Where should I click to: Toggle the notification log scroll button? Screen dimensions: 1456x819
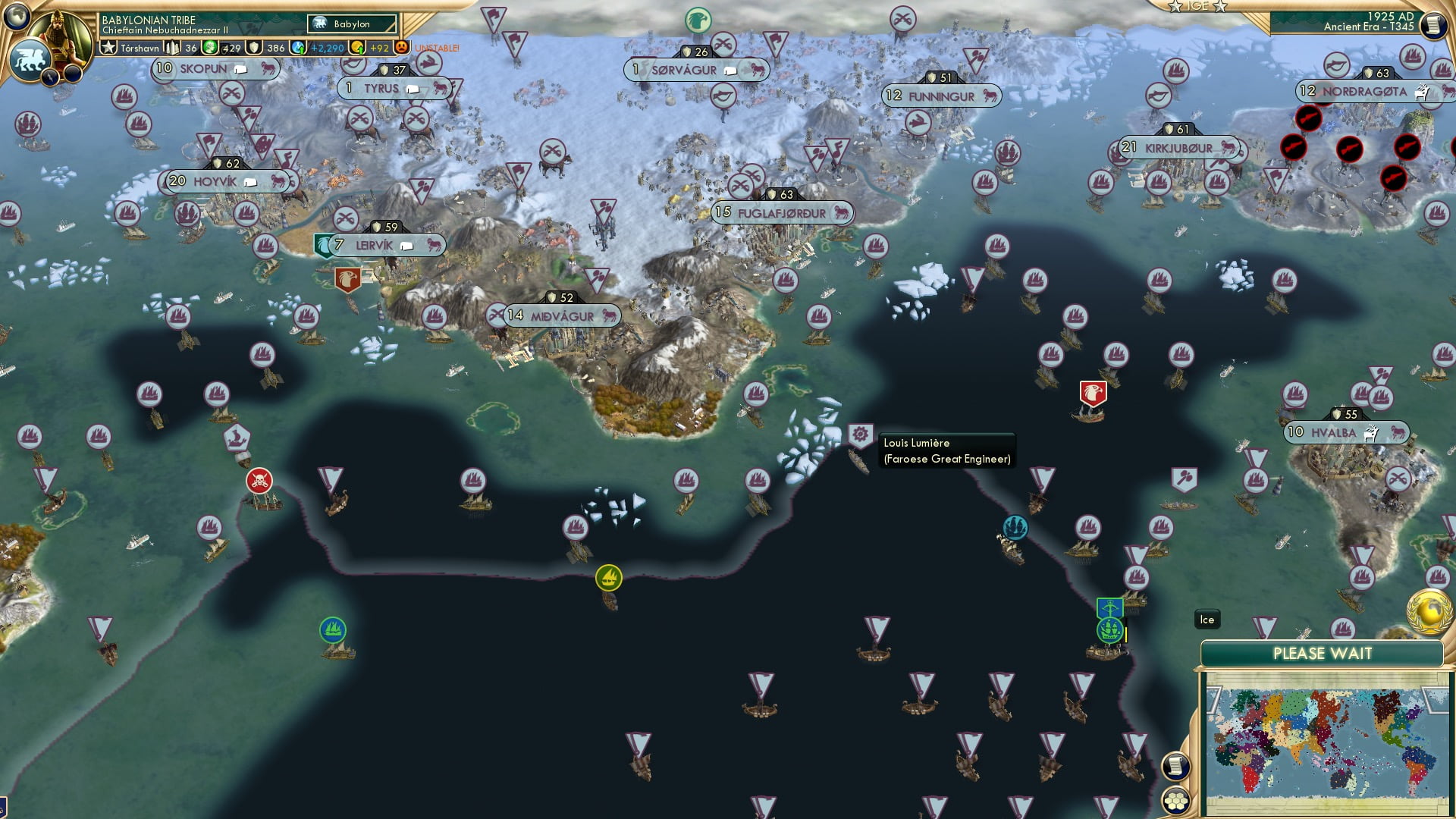[x=1176, y=766]
